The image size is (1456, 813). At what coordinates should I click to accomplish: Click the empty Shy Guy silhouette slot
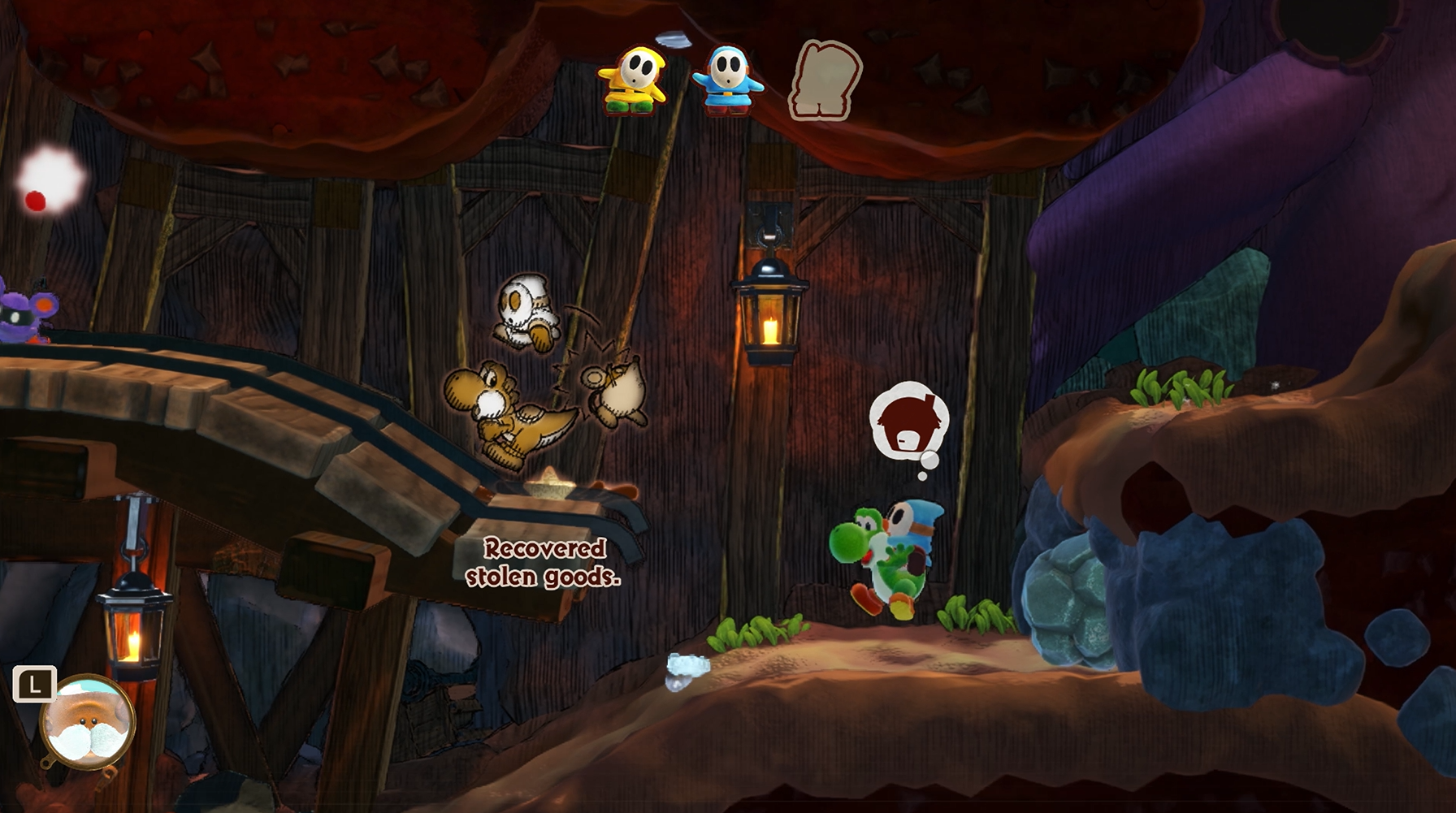[x=825, y=80]
